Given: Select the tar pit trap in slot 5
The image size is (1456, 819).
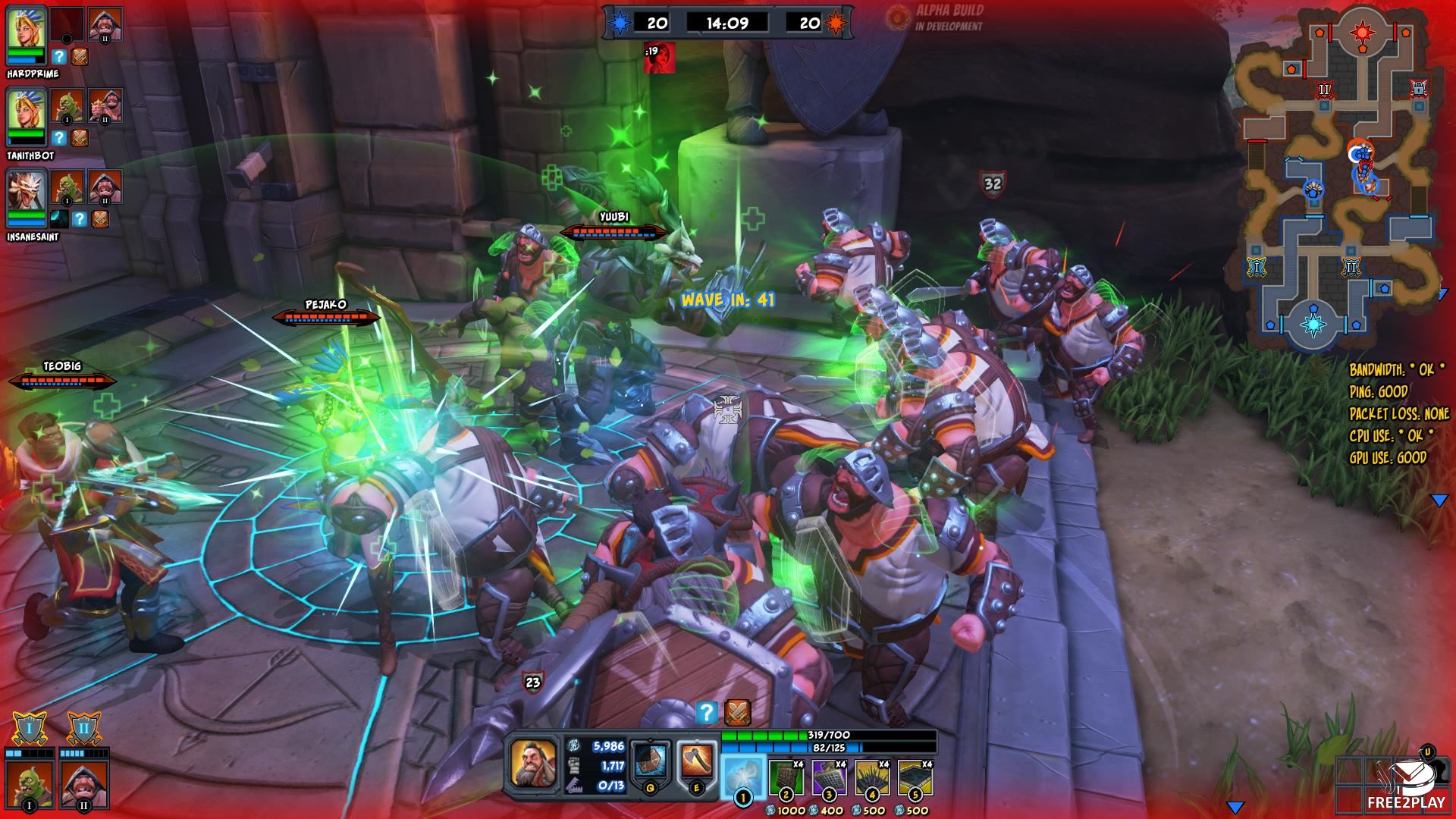Looking at the screenshot, I should click(915, 780).
